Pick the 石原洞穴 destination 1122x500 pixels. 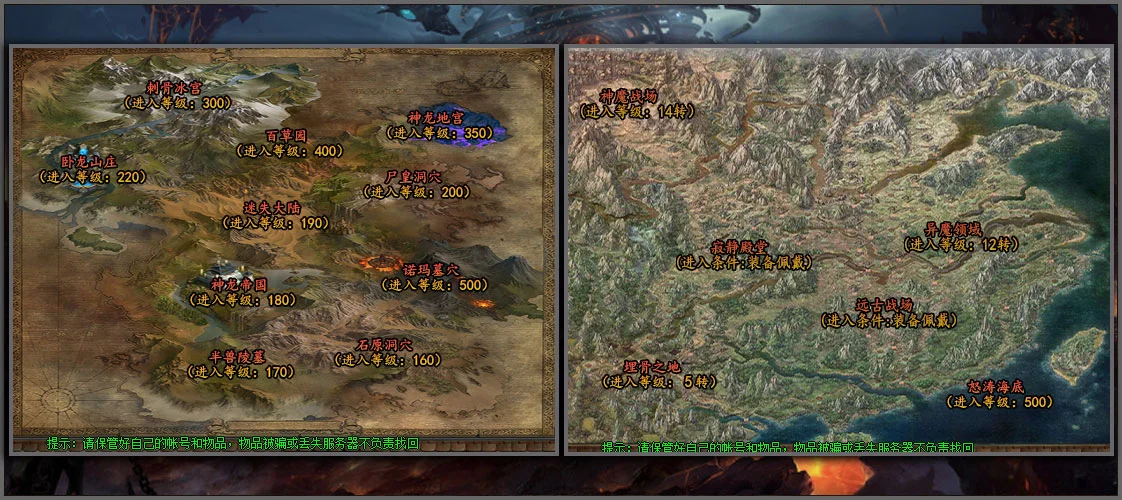384,345
